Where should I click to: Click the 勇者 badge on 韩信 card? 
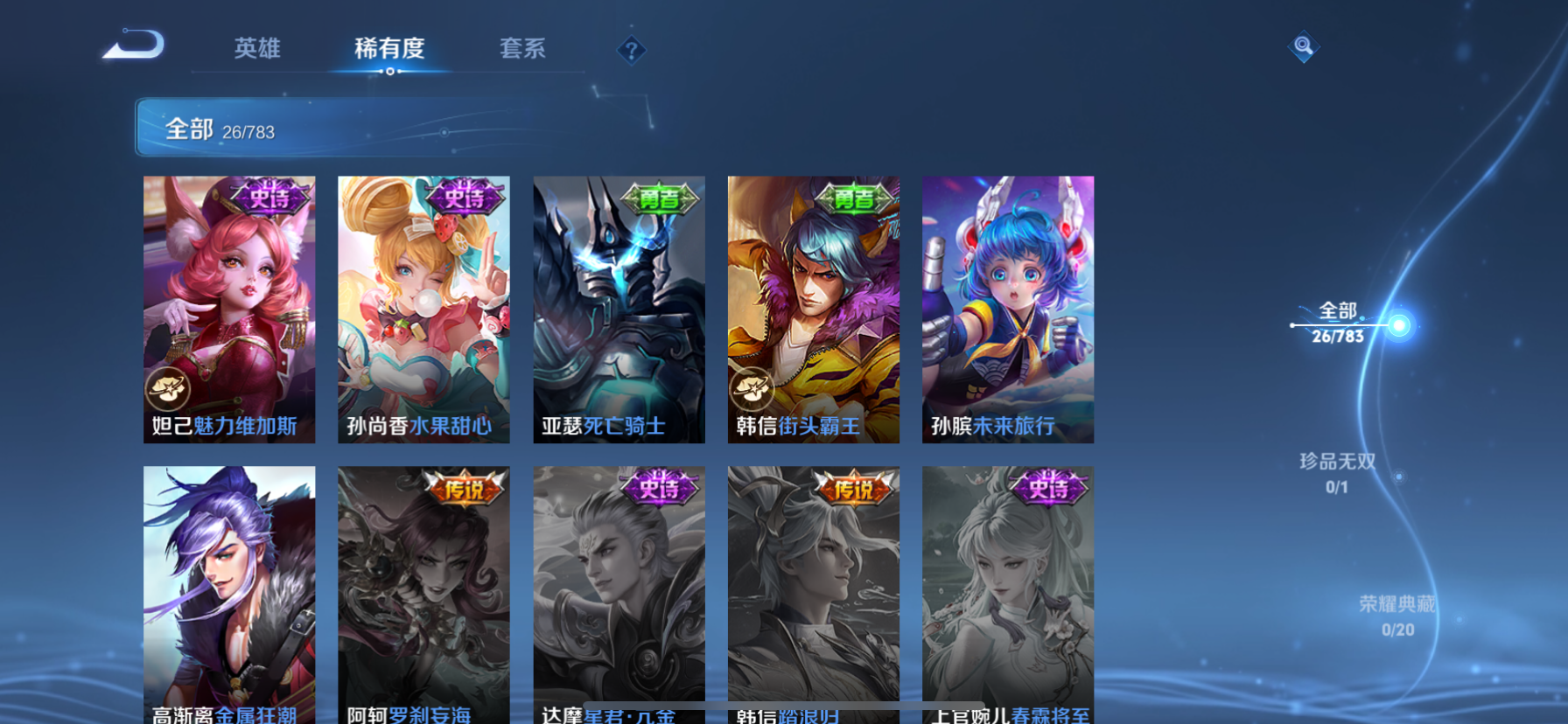pos(853,197)
